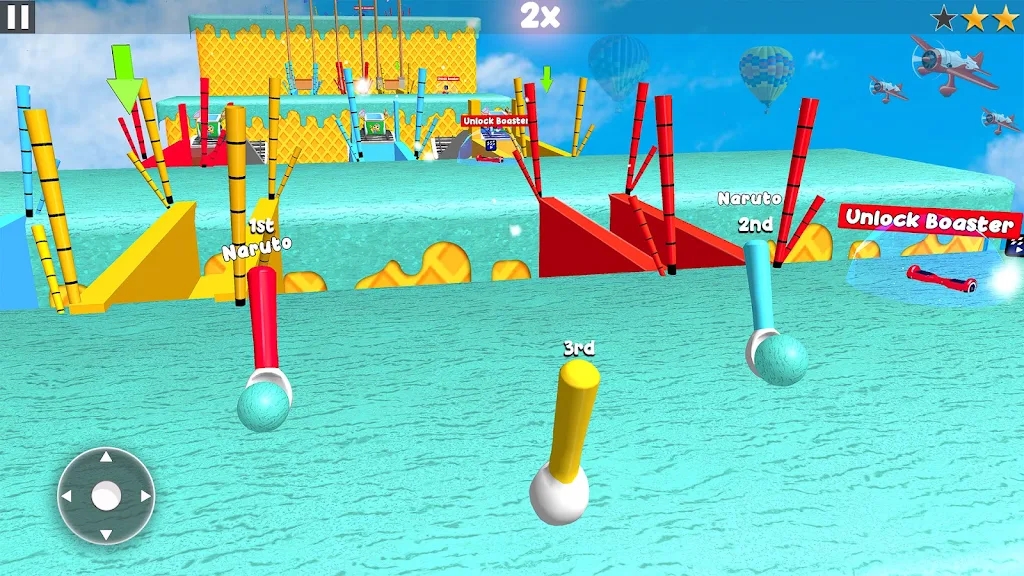1024x576 pixels.
Task: Tap the joystick's right arrow
Action: pyautogui.click(x=144, y=496)
